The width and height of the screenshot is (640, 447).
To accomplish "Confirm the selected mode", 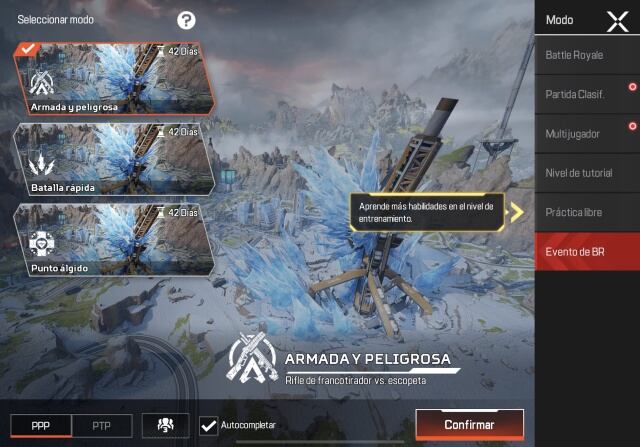I will pyautogui.click(x=469, y=425).
